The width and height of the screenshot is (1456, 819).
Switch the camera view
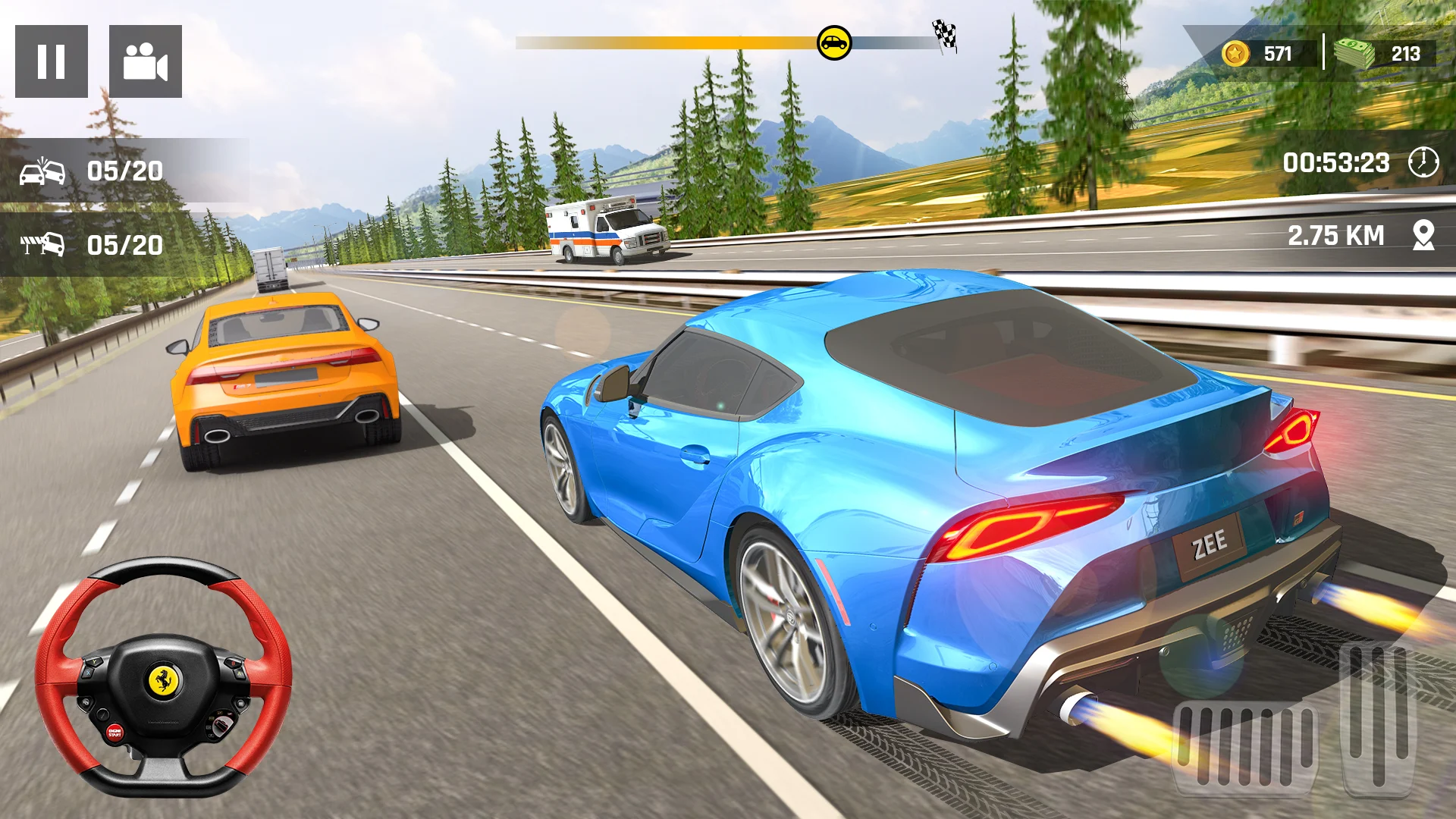[x=146, y=61]
